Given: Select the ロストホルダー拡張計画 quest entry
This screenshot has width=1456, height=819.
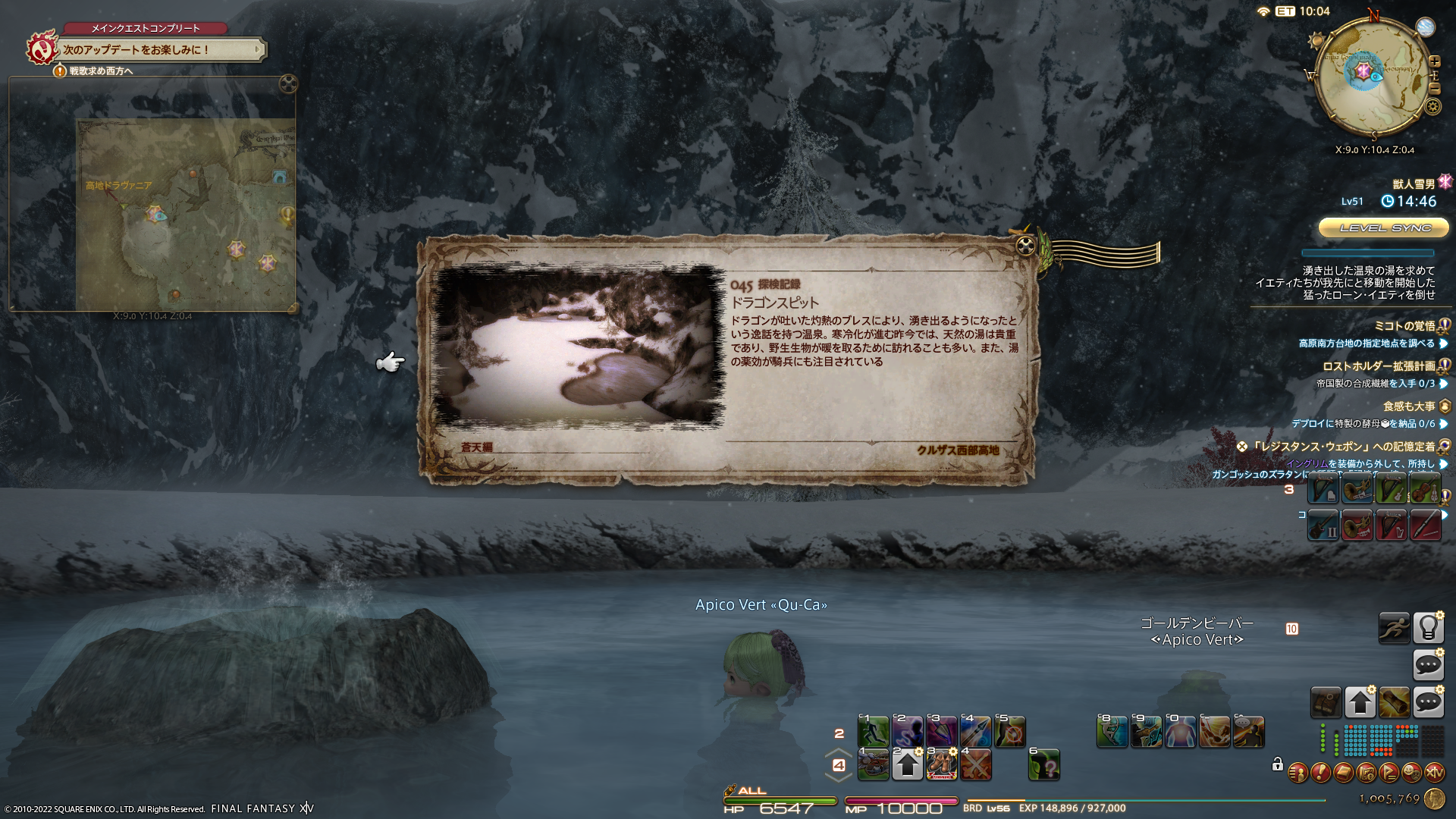Looking at the screenshot, I should click(x=1379, y=366).
